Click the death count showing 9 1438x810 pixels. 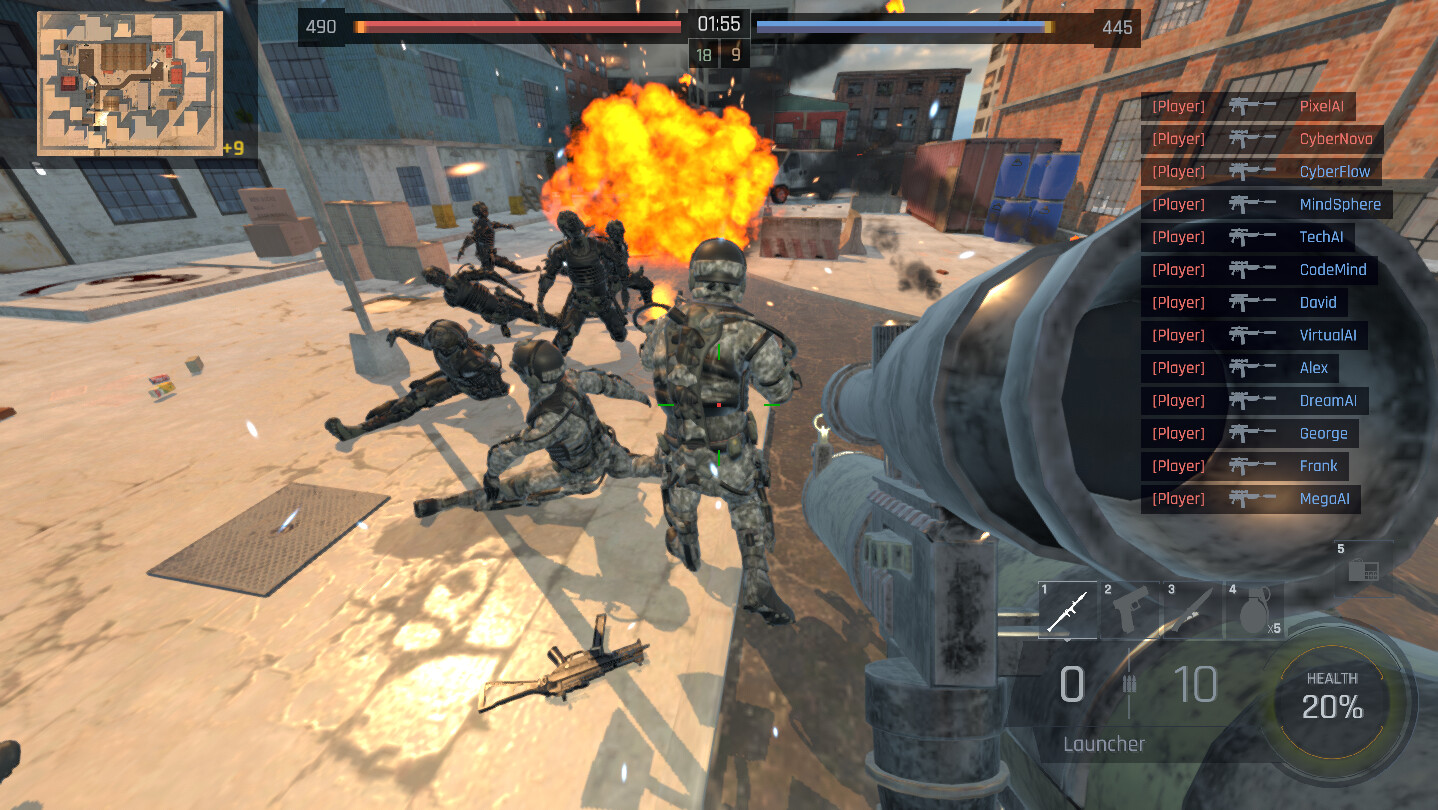point(736,54)
